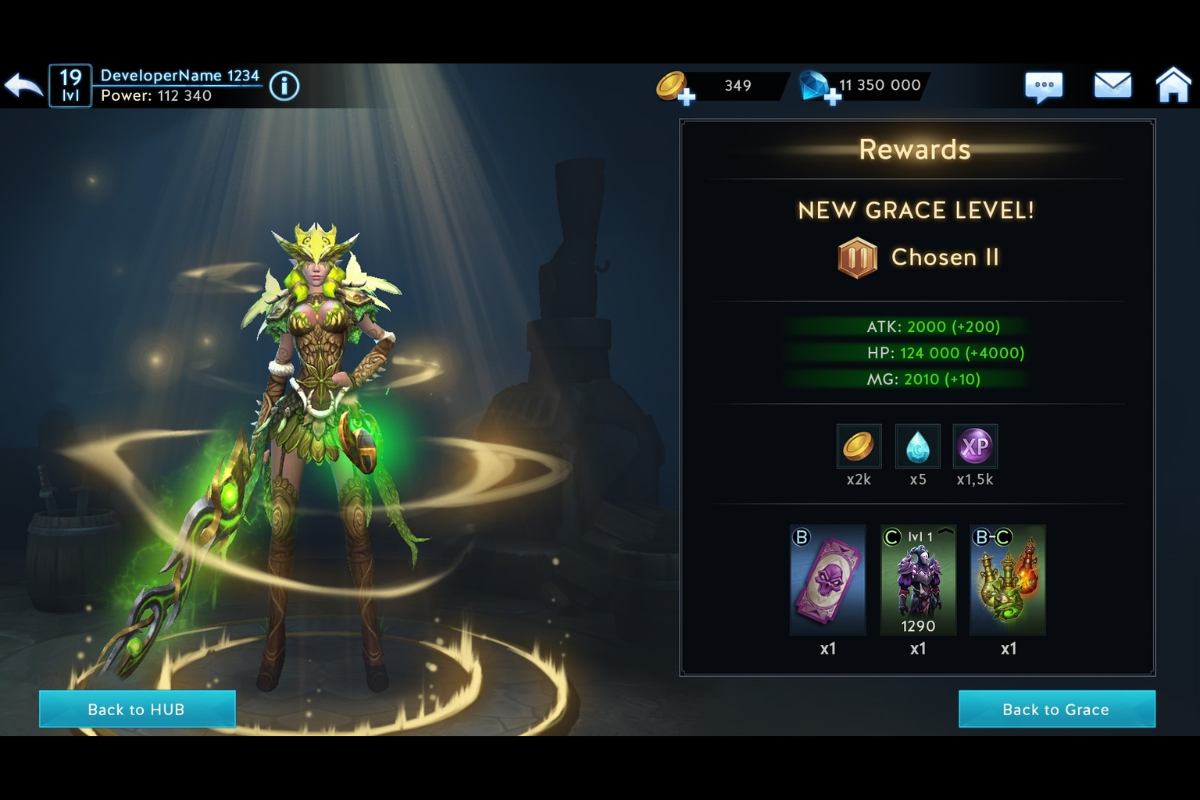Open the player info icon
Viewport: 1200px width, 800px height.
(284, 86)
